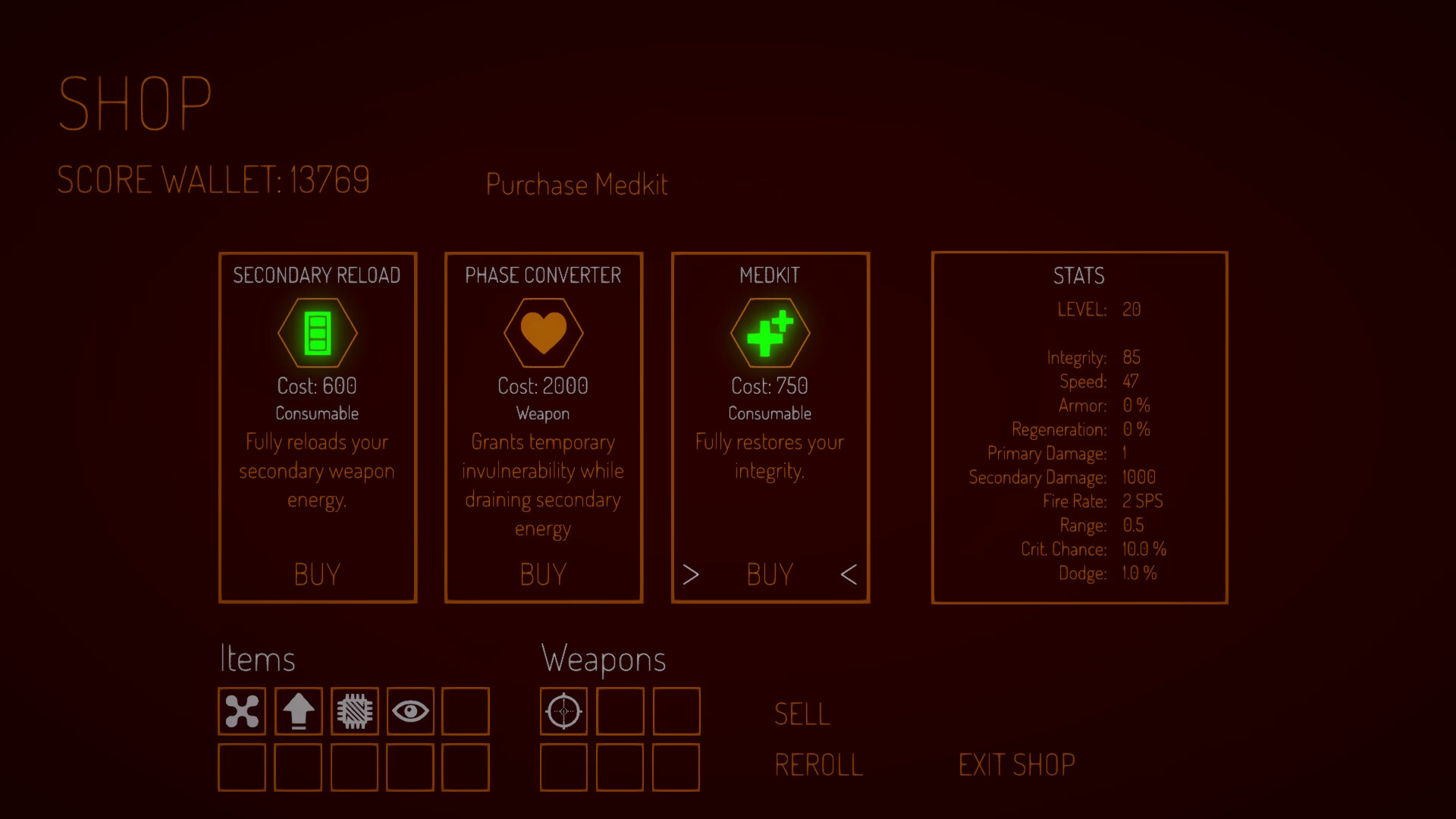This screenshot has height=819, width=1456.
Task: Click the left arrow next to Medkit BUY
Action: (x=849, y=574)
